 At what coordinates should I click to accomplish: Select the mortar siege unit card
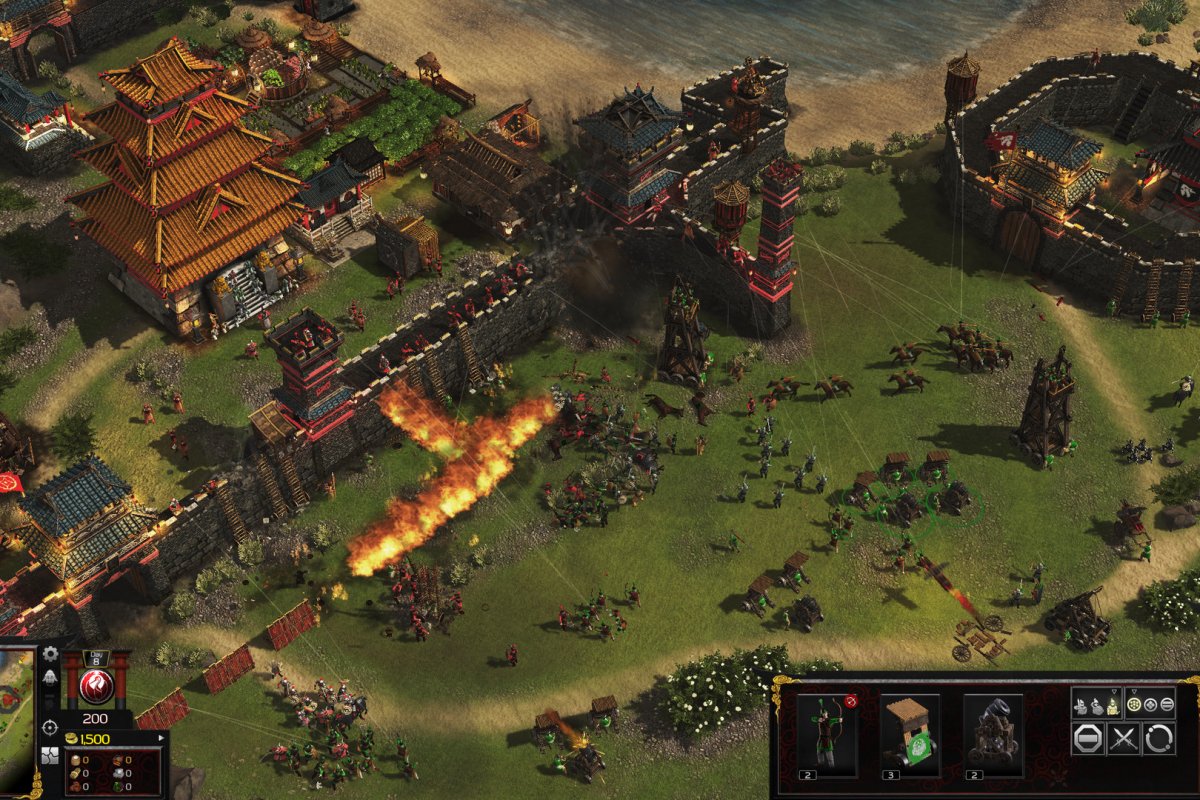[x=993, y=735]
